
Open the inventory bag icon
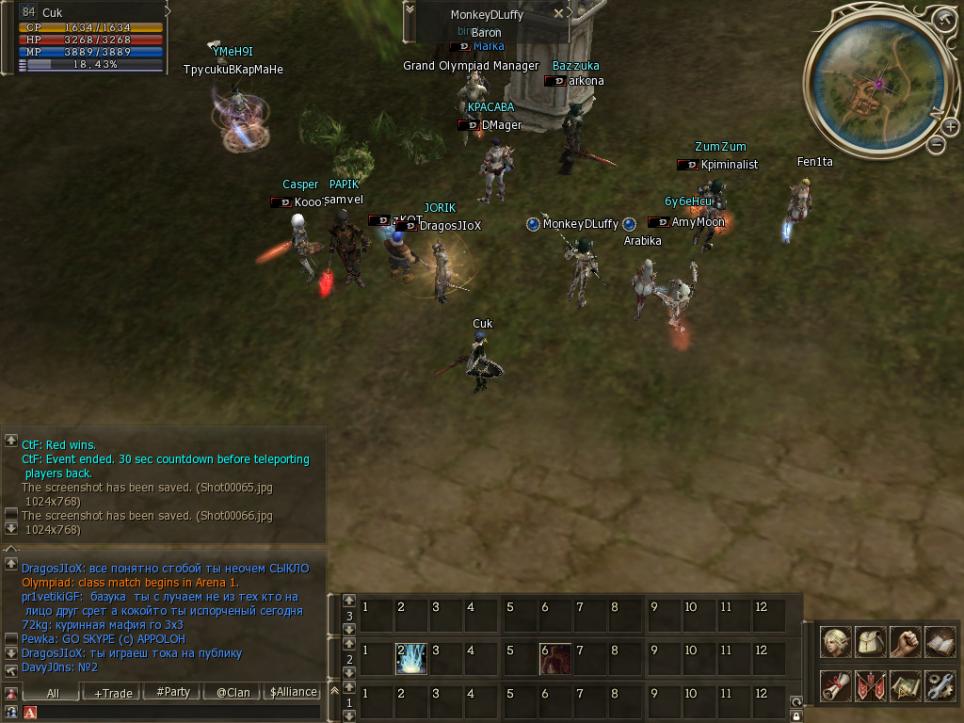pos(871,642)
